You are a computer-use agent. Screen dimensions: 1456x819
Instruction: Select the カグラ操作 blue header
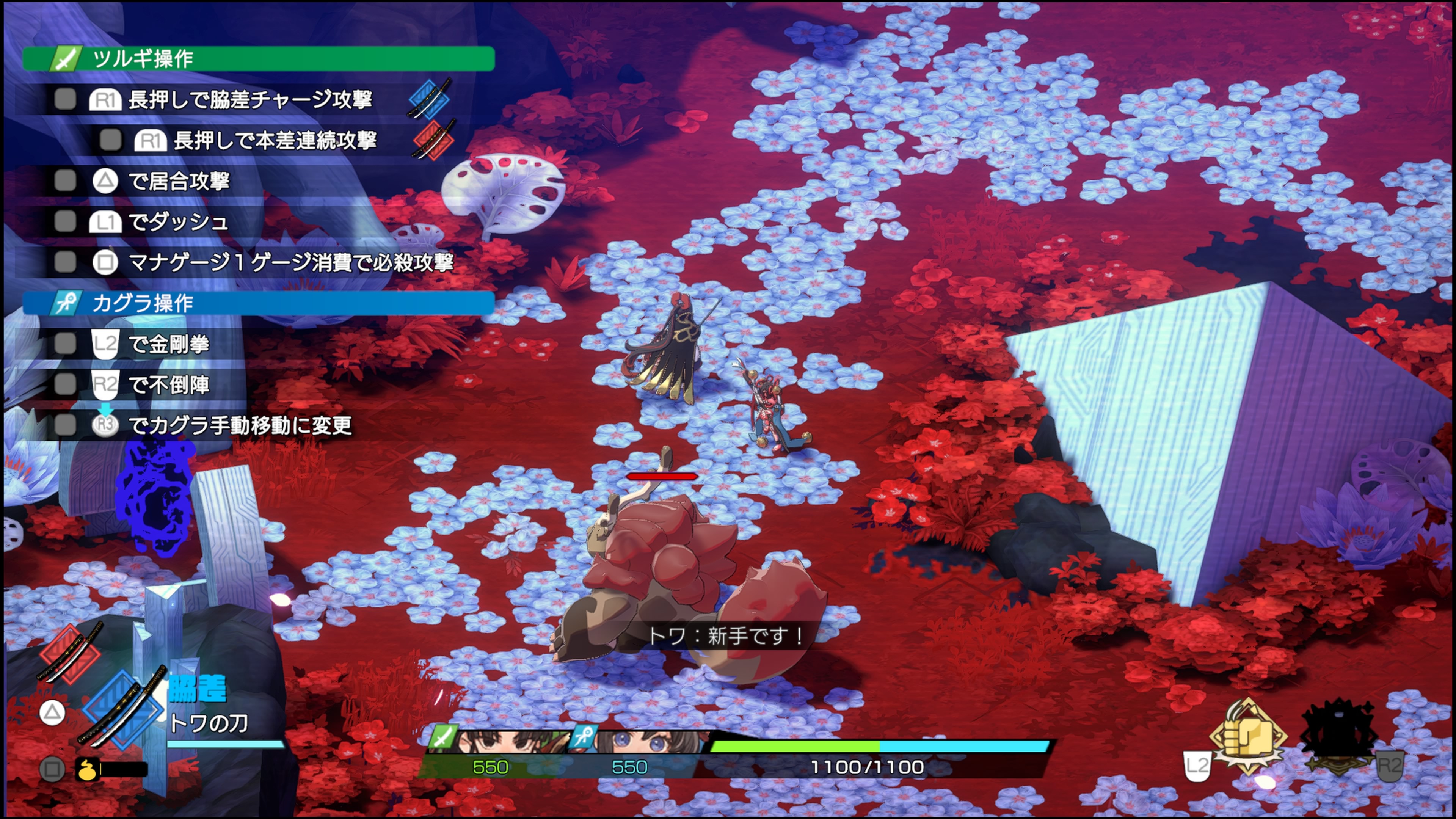point(258,303)
